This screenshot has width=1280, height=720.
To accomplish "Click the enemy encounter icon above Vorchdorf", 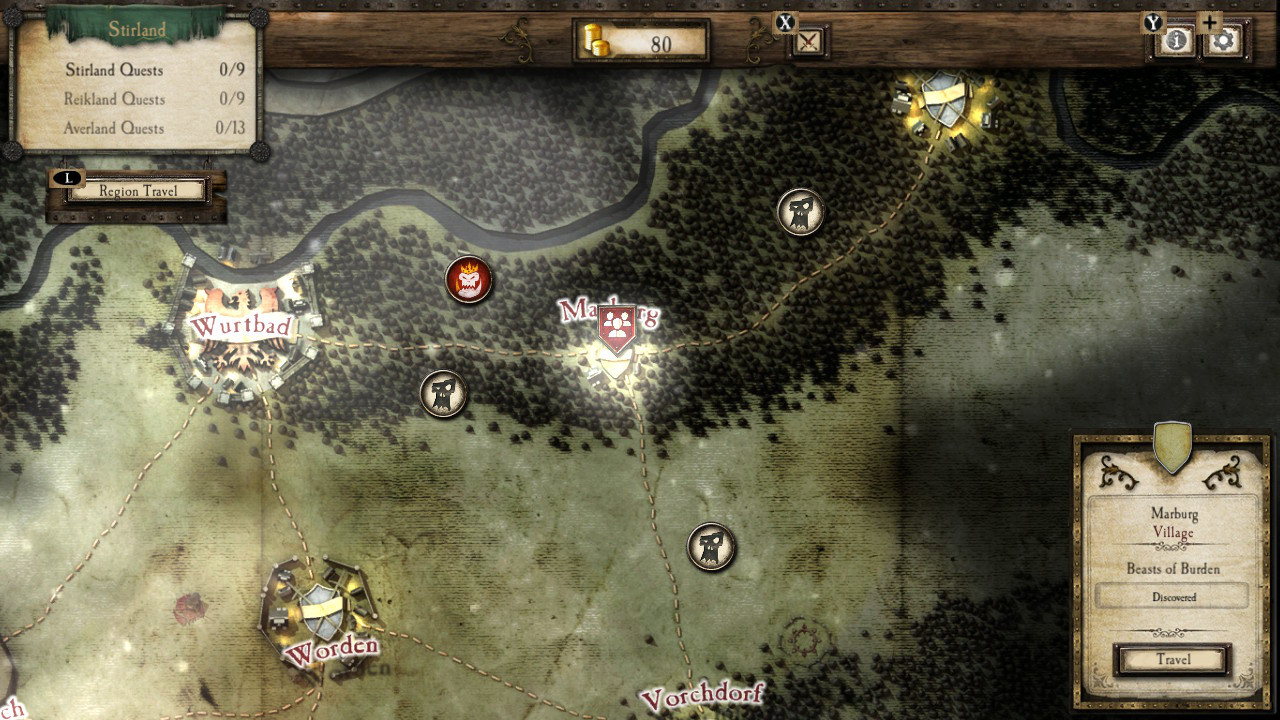I will (711, 547).
